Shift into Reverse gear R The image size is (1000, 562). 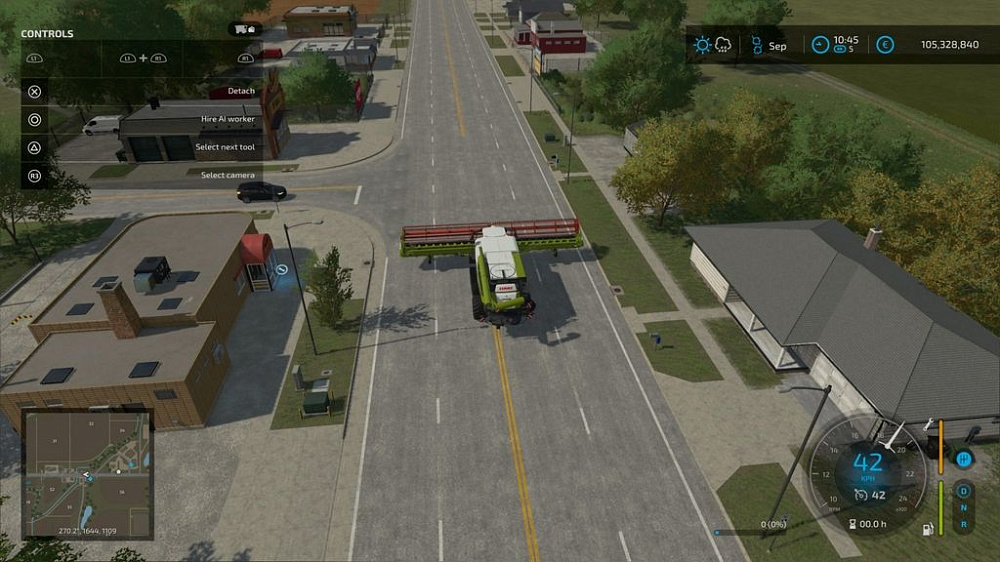click(964, 524)
